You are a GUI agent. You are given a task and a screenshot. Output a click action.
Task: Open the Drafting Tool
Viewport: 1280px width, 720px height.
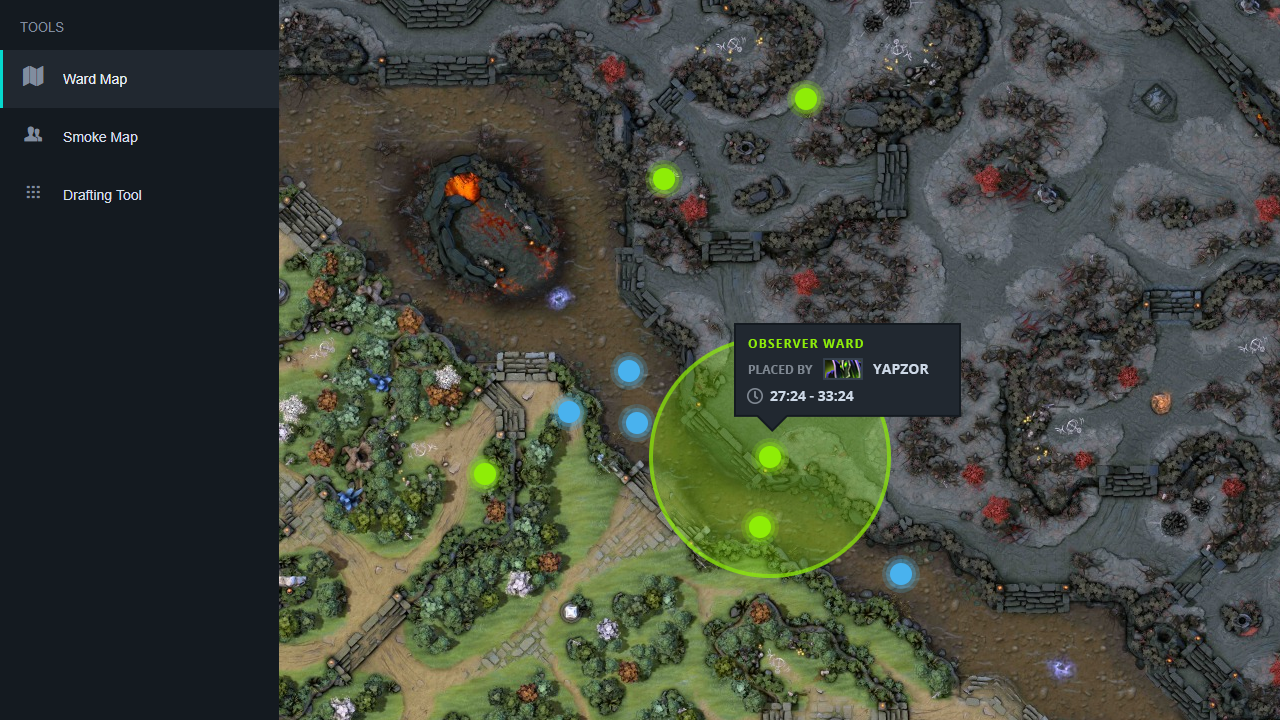click(102, 195)
